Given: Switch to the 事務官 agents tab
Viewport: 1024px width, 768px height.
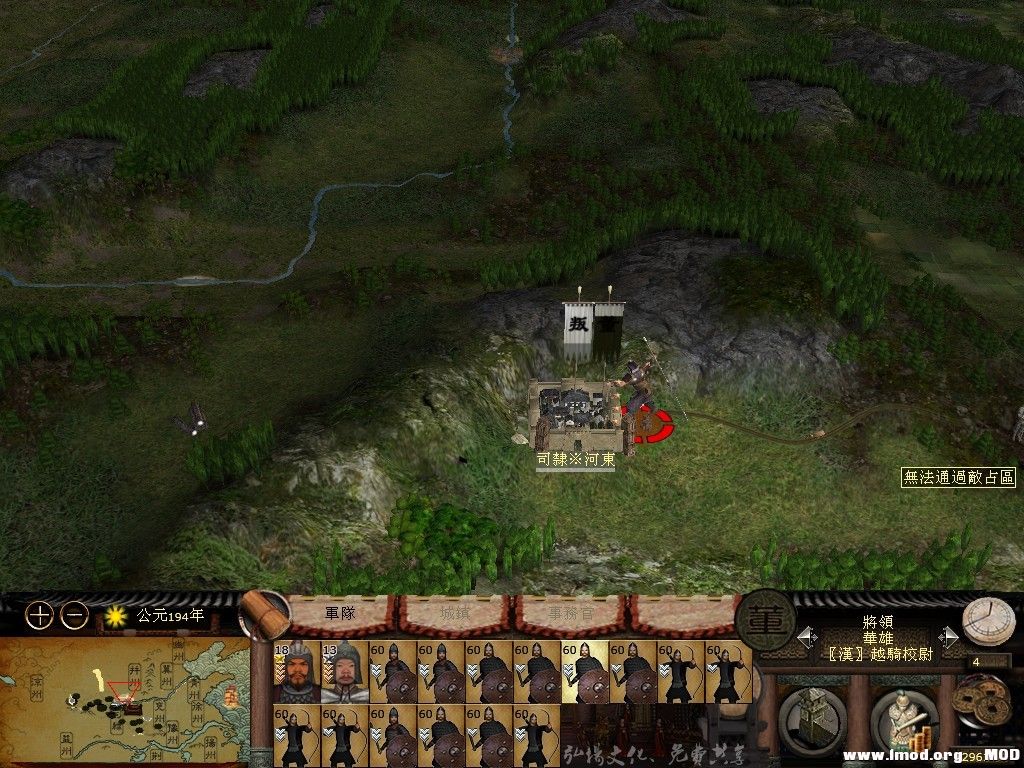Looking at the screenshot, I should tap(568, 614).
